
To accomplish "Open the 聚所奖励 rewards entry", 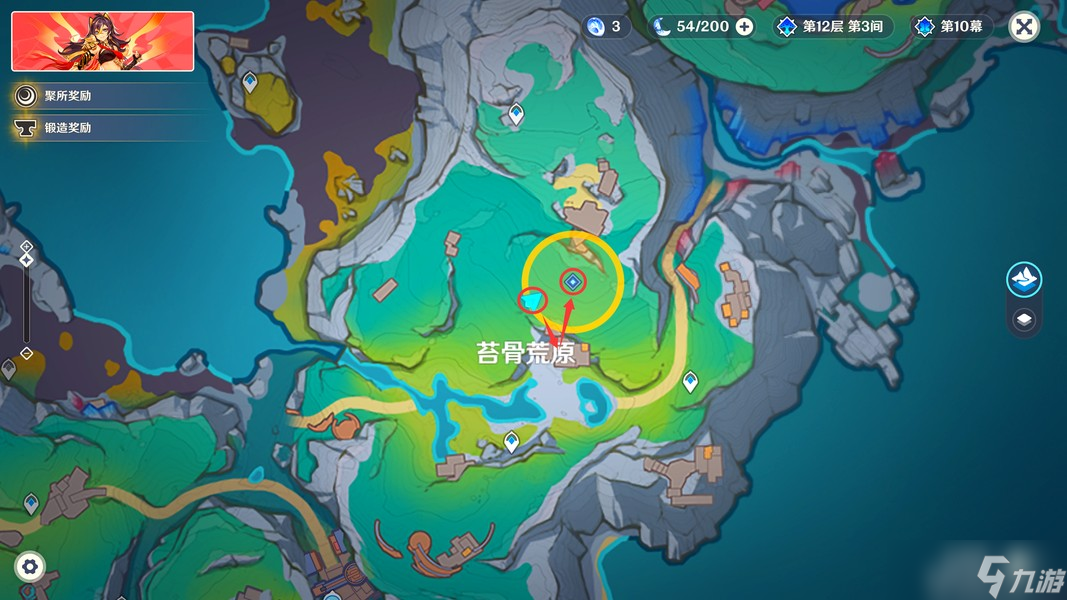I will [67, 96].
